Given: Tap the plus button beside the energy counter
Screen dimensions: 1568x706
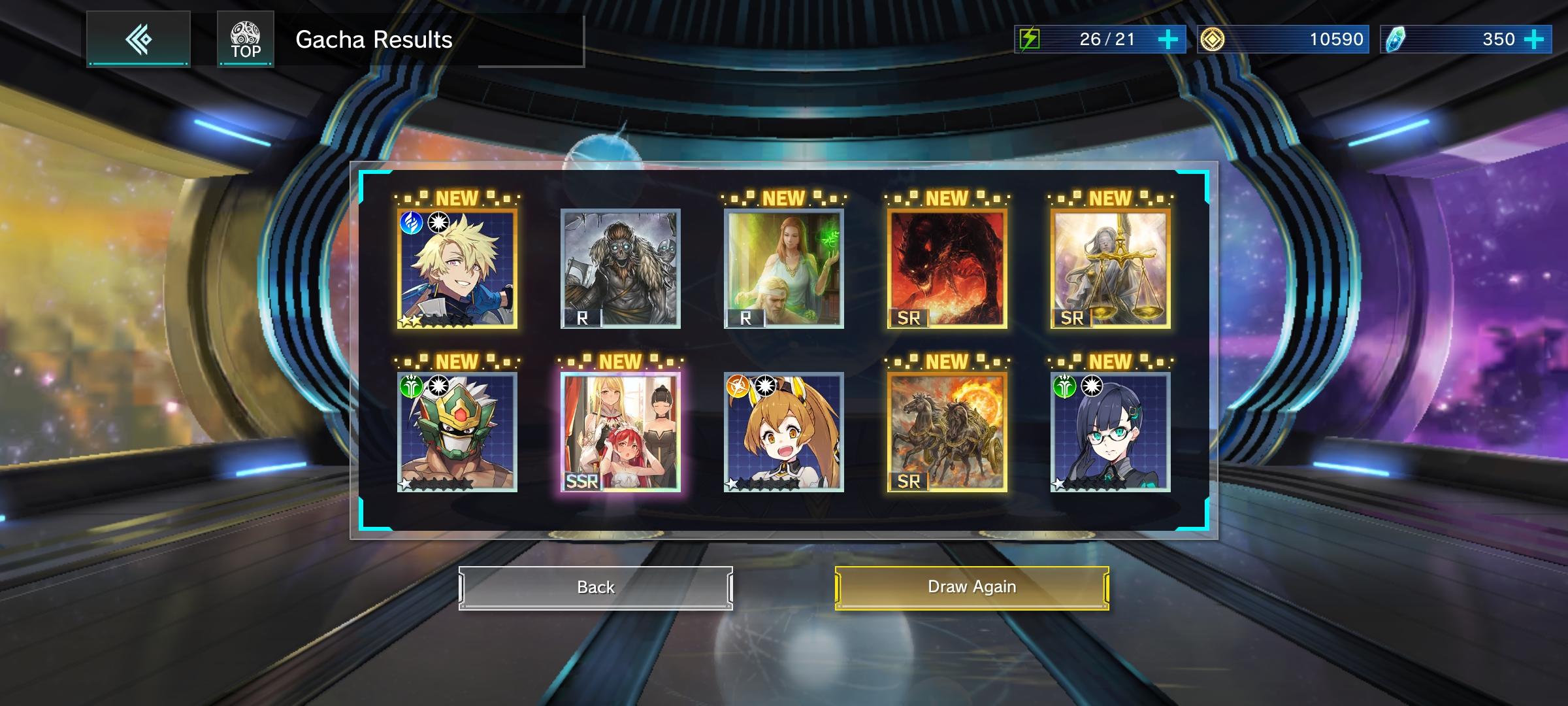Looking at the screenshot, I should click(x=1169, y=39).
